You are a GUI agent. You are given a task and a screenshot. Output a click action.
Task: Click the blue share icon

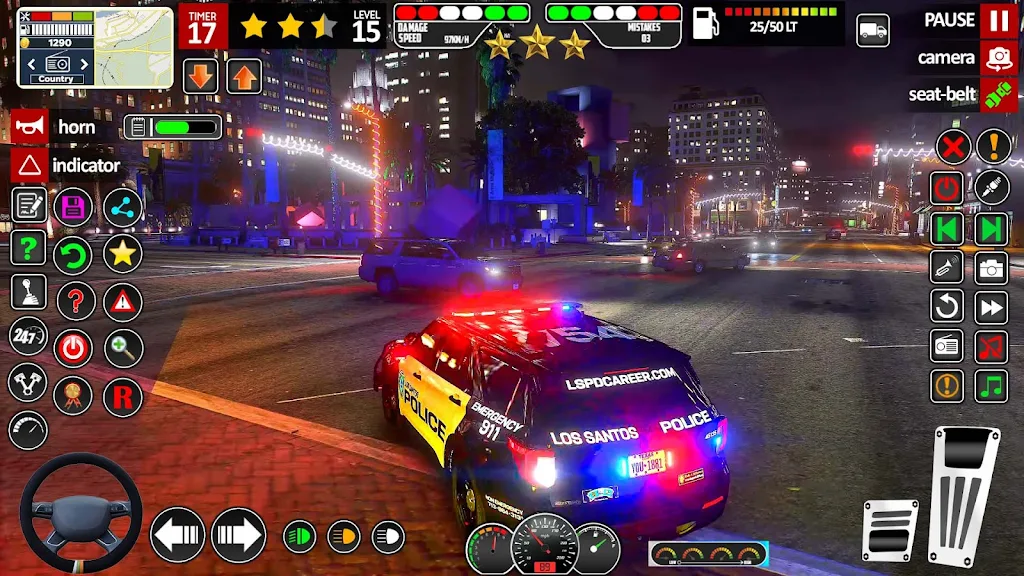click(123, 208)
